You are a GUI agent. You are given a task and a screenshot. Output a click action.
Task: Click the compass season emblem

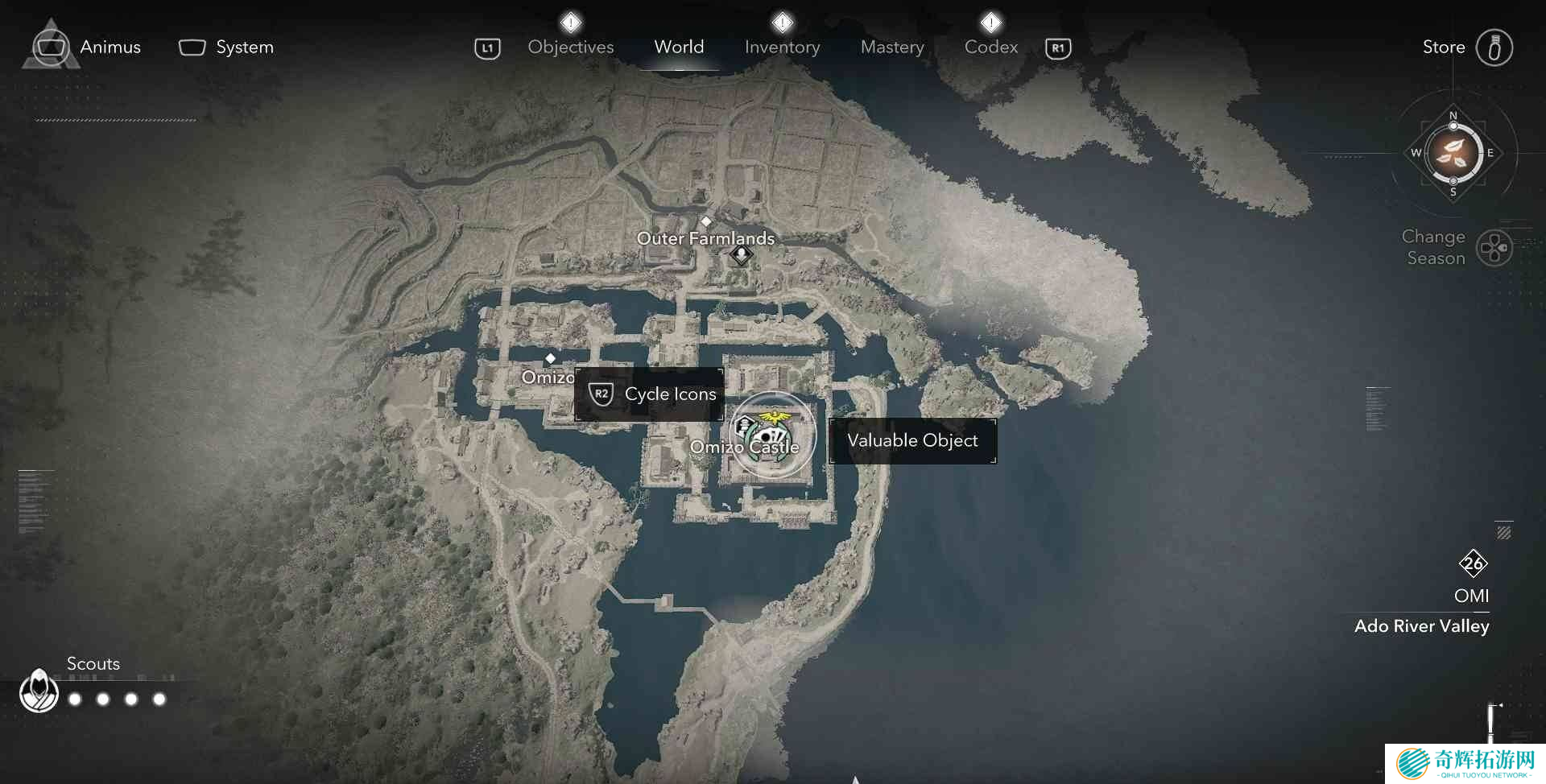click(x=1453, y=153)
